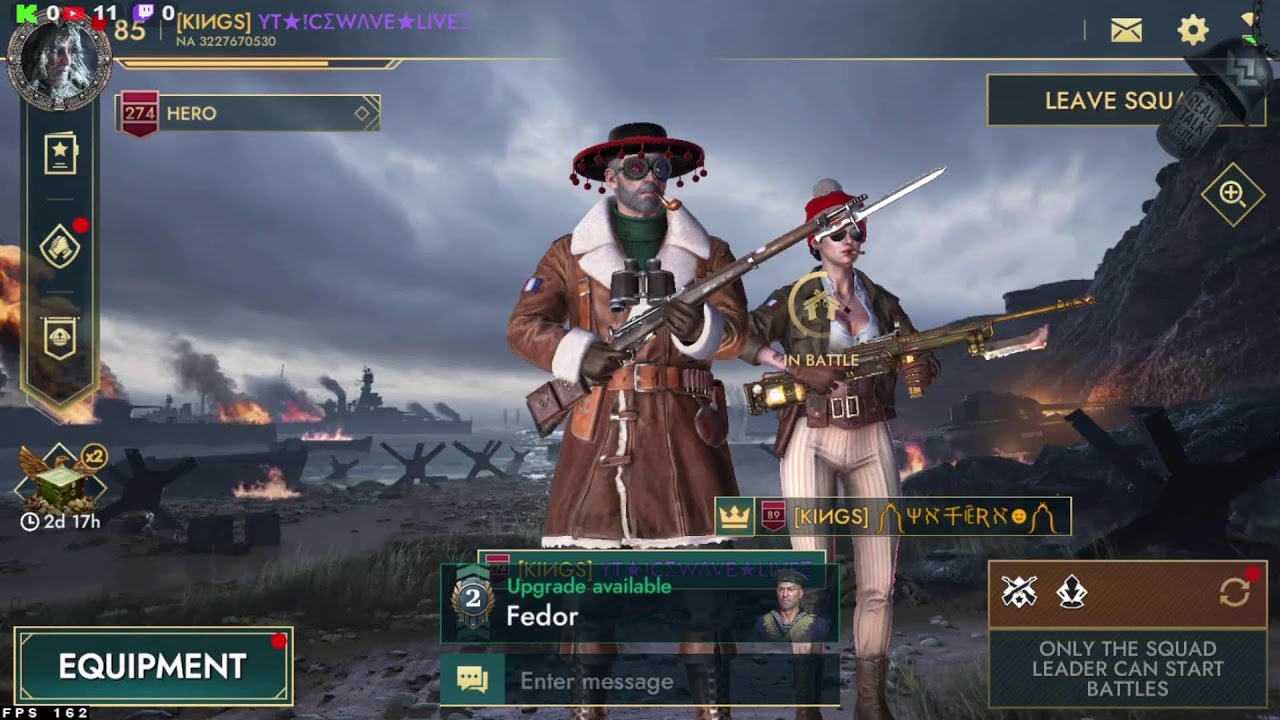This screenshot has height=720, width=1280.
Task: Select the KINGS squad member nameplate
Action: (x=894, y=517)
